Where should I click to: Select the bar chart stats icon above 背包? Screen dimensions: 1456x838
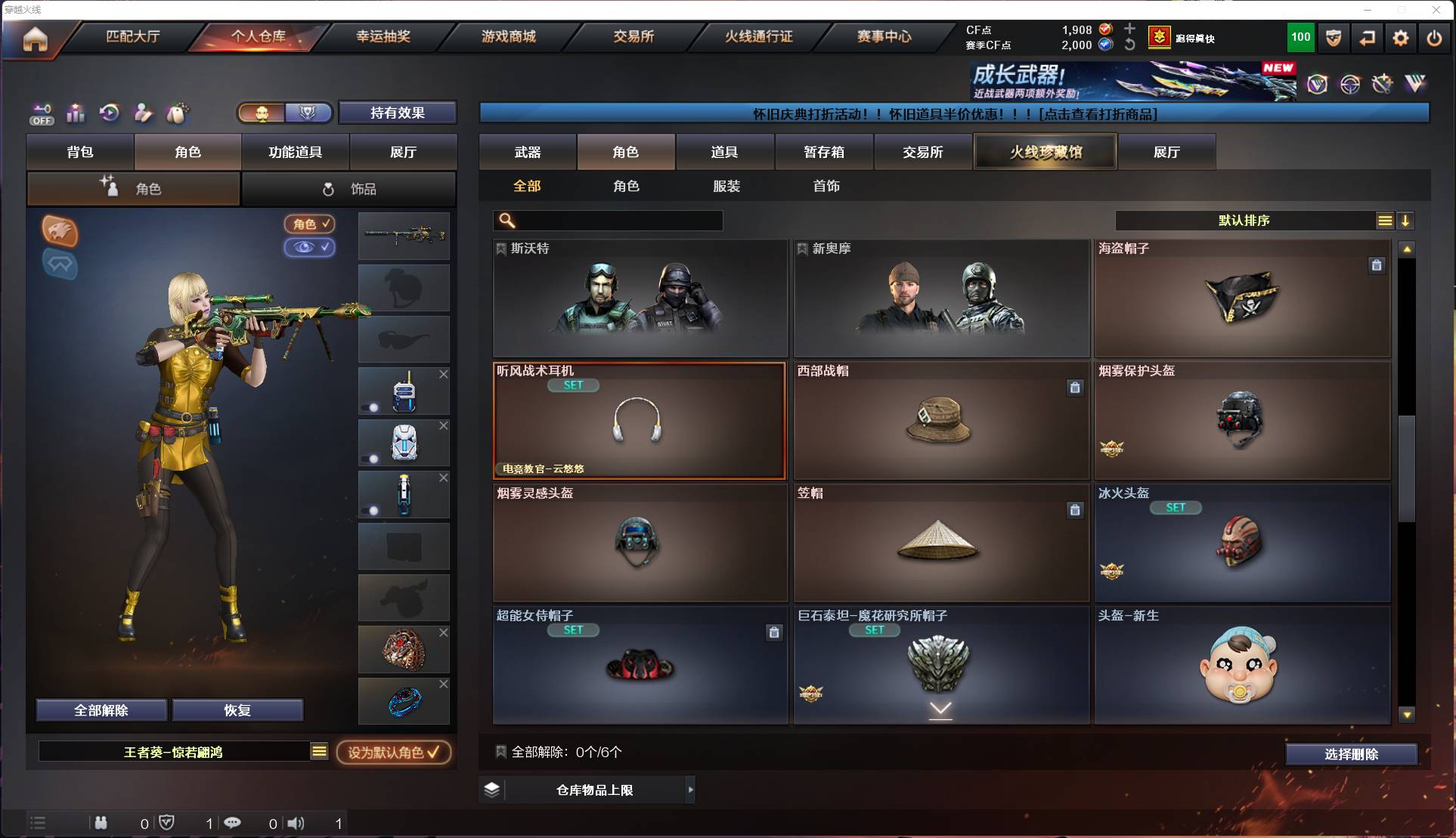tap(76, 113)
